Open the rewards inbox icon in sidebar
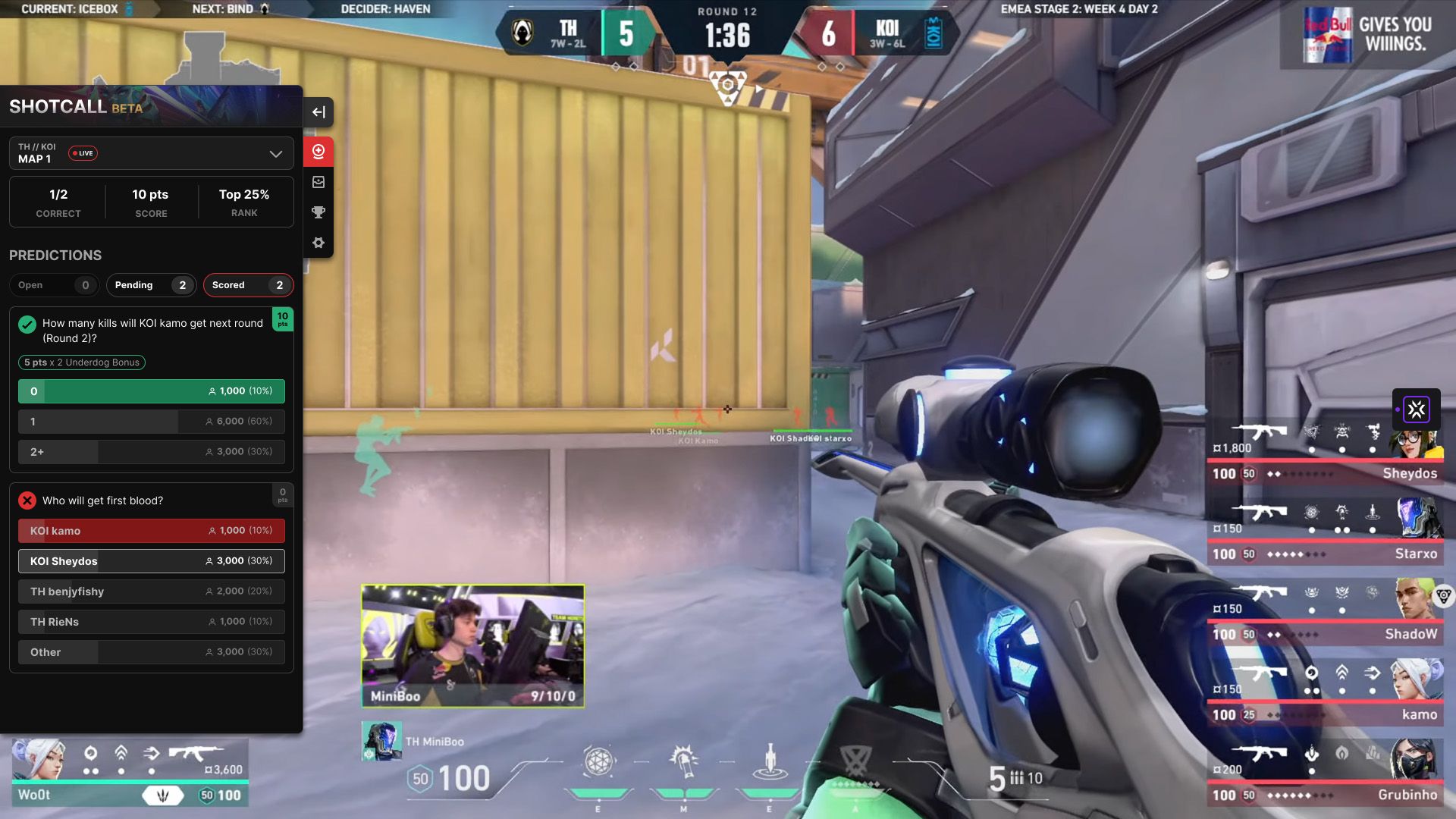The width and height of the screenshot is (1456, 819). coord(318,182)
